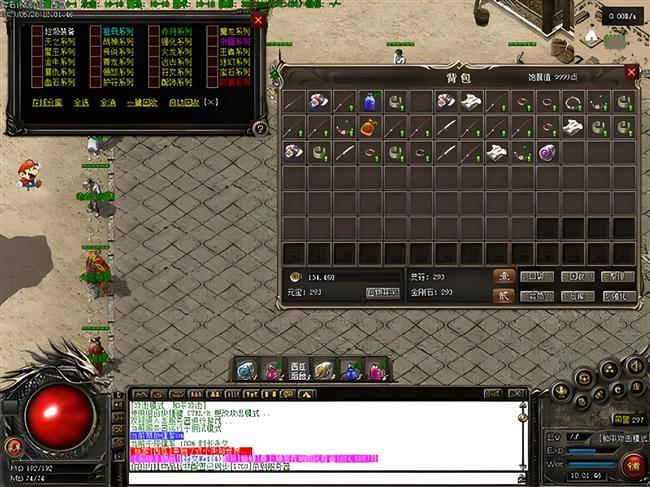
Task: Open the recycle panel help button
Action: tap(260, 128)
